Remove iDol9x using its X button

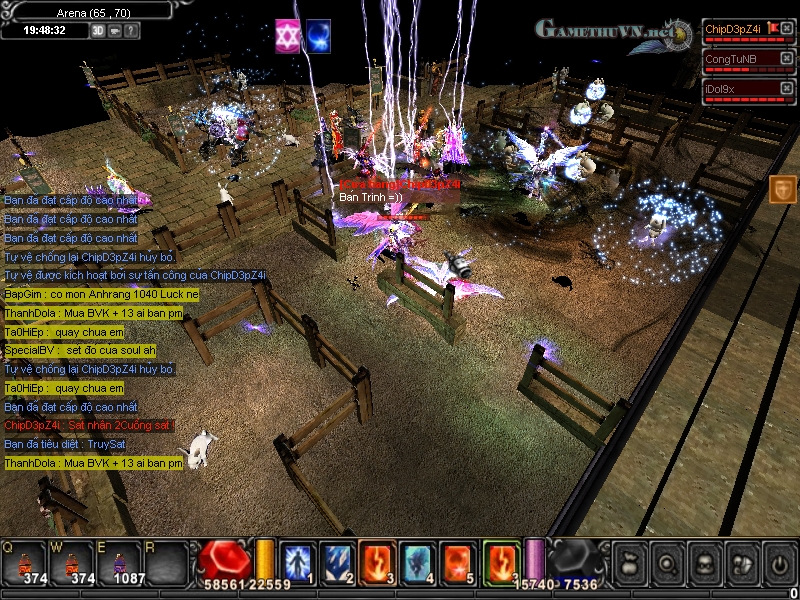click(786, 89)
